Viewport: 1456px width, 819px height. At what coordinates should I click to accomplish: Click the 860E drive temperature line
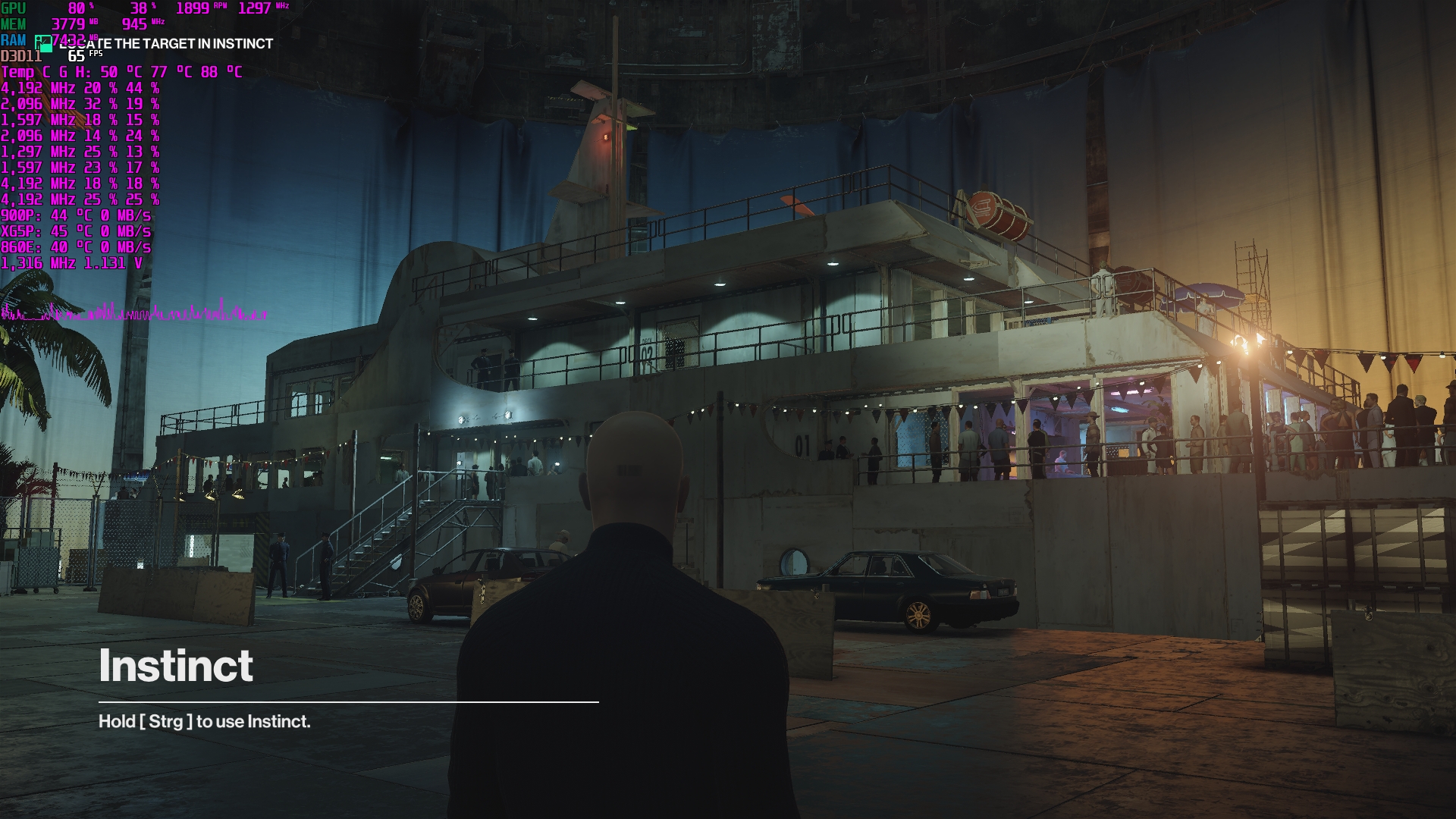[76, 249]
